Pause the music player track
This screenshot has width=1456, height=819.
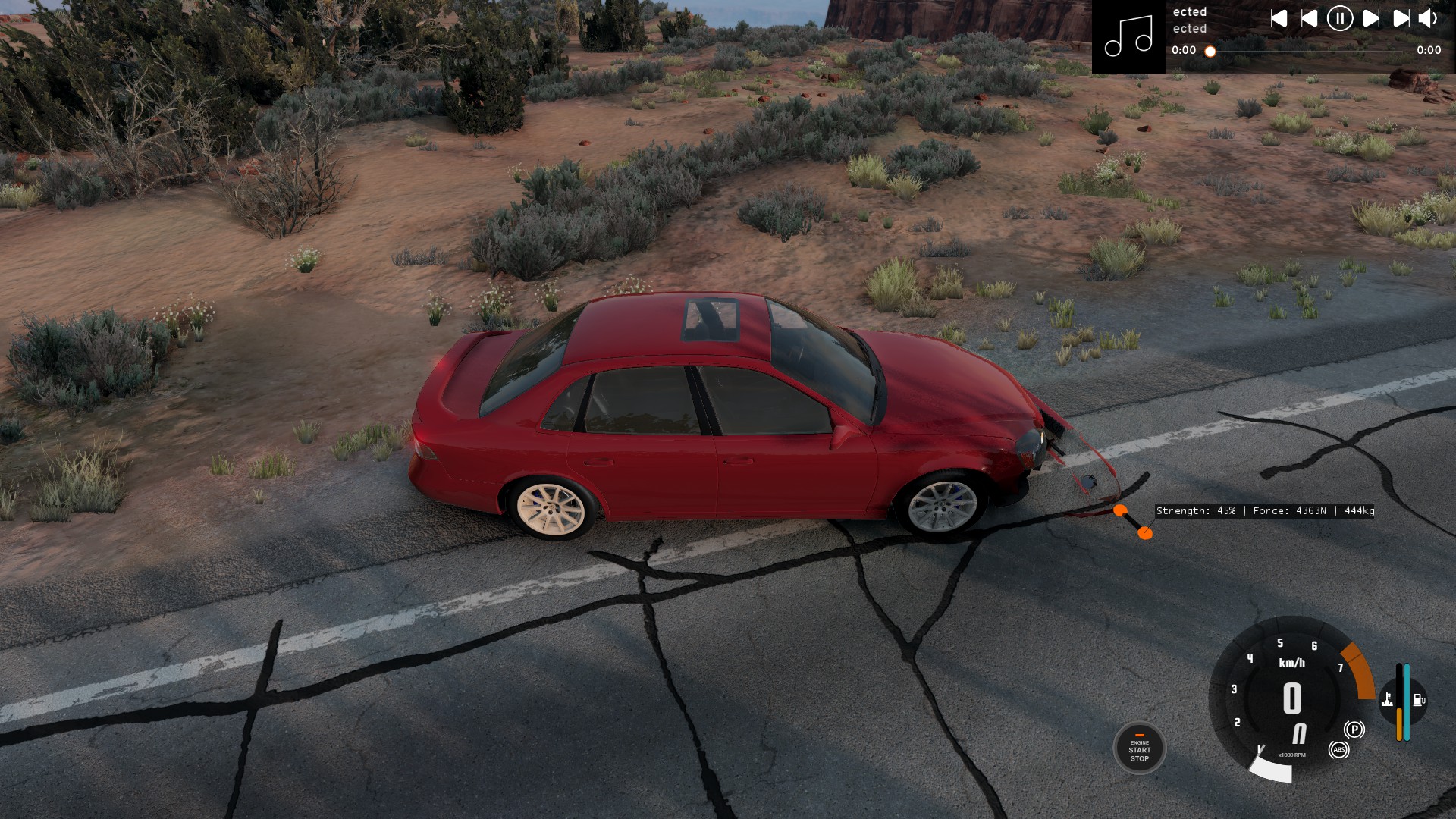click(x=1339, y=18)
